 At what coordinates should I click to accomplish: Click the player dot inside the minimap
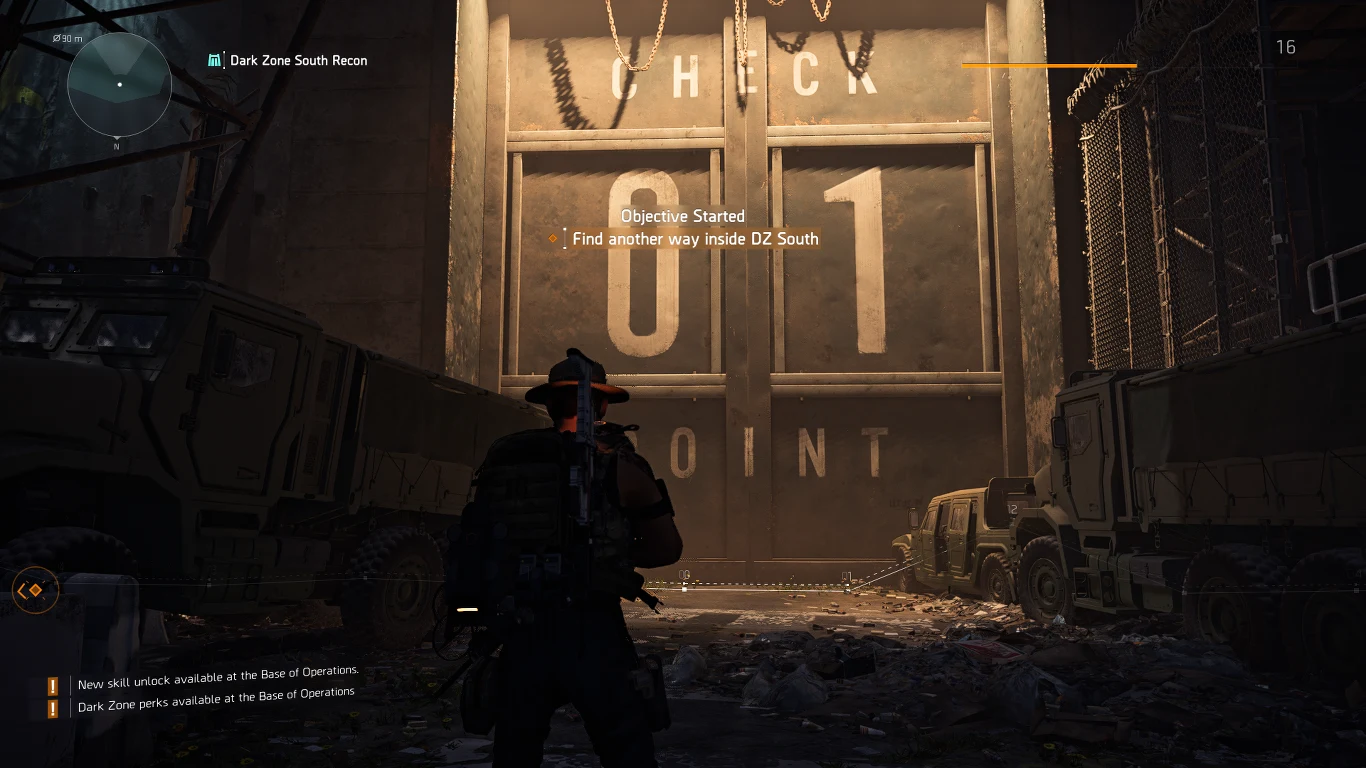coord(120,85)
